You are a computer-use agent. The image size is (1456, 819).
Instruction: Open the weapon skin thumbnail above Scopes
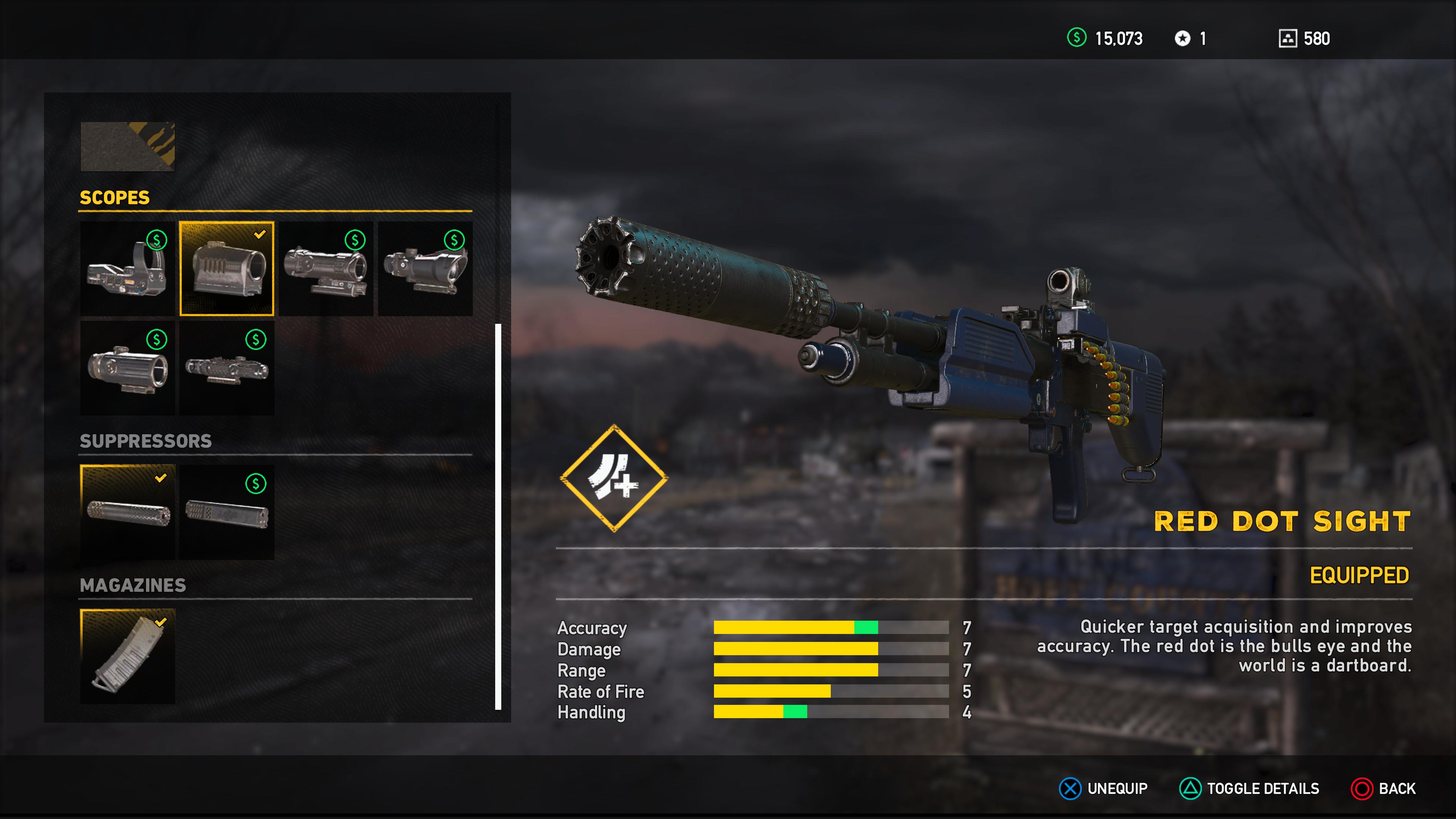coord(128,146)
